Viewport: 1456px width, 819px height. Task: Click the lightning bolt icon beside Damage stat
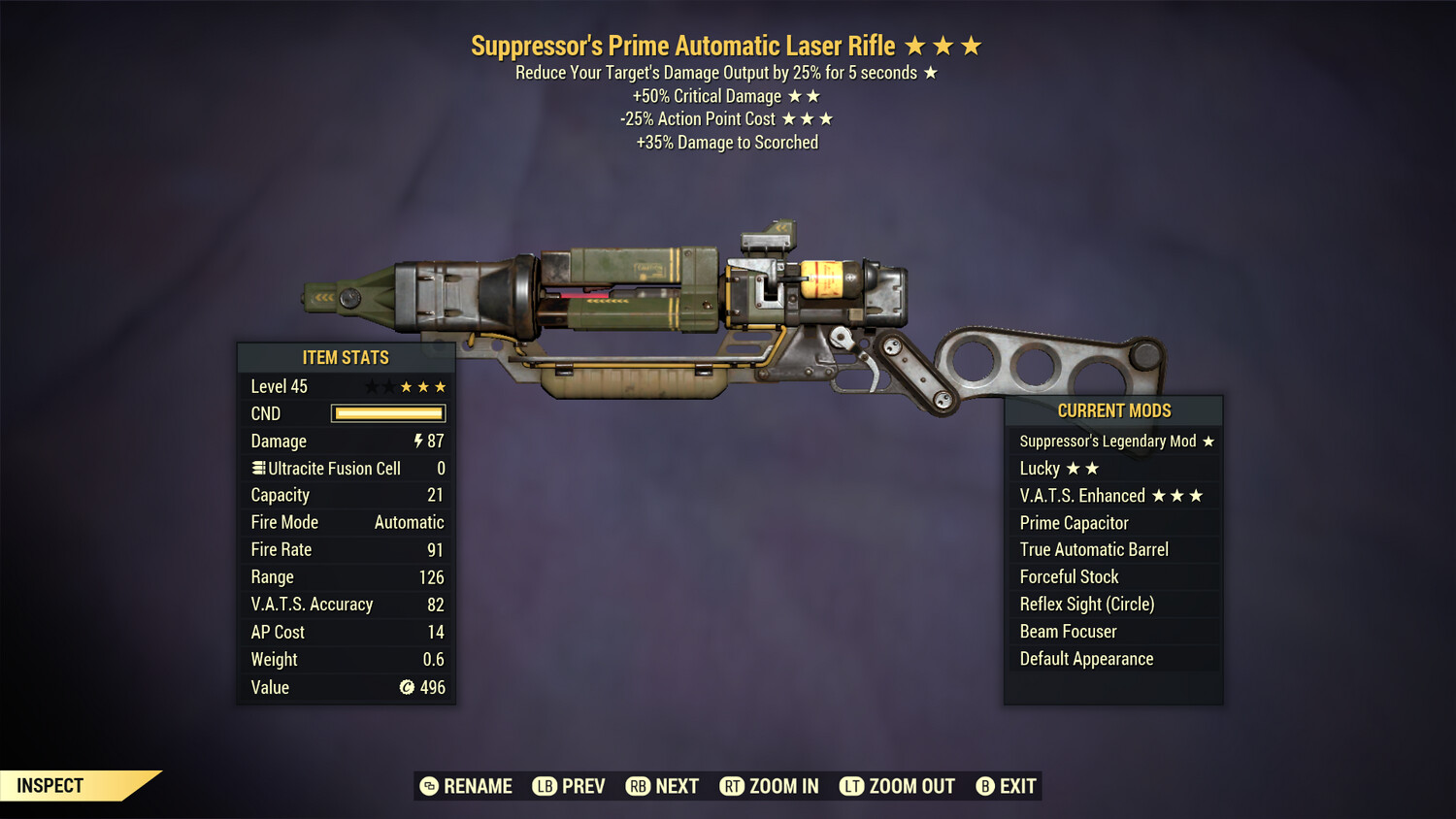pos(419,441)
